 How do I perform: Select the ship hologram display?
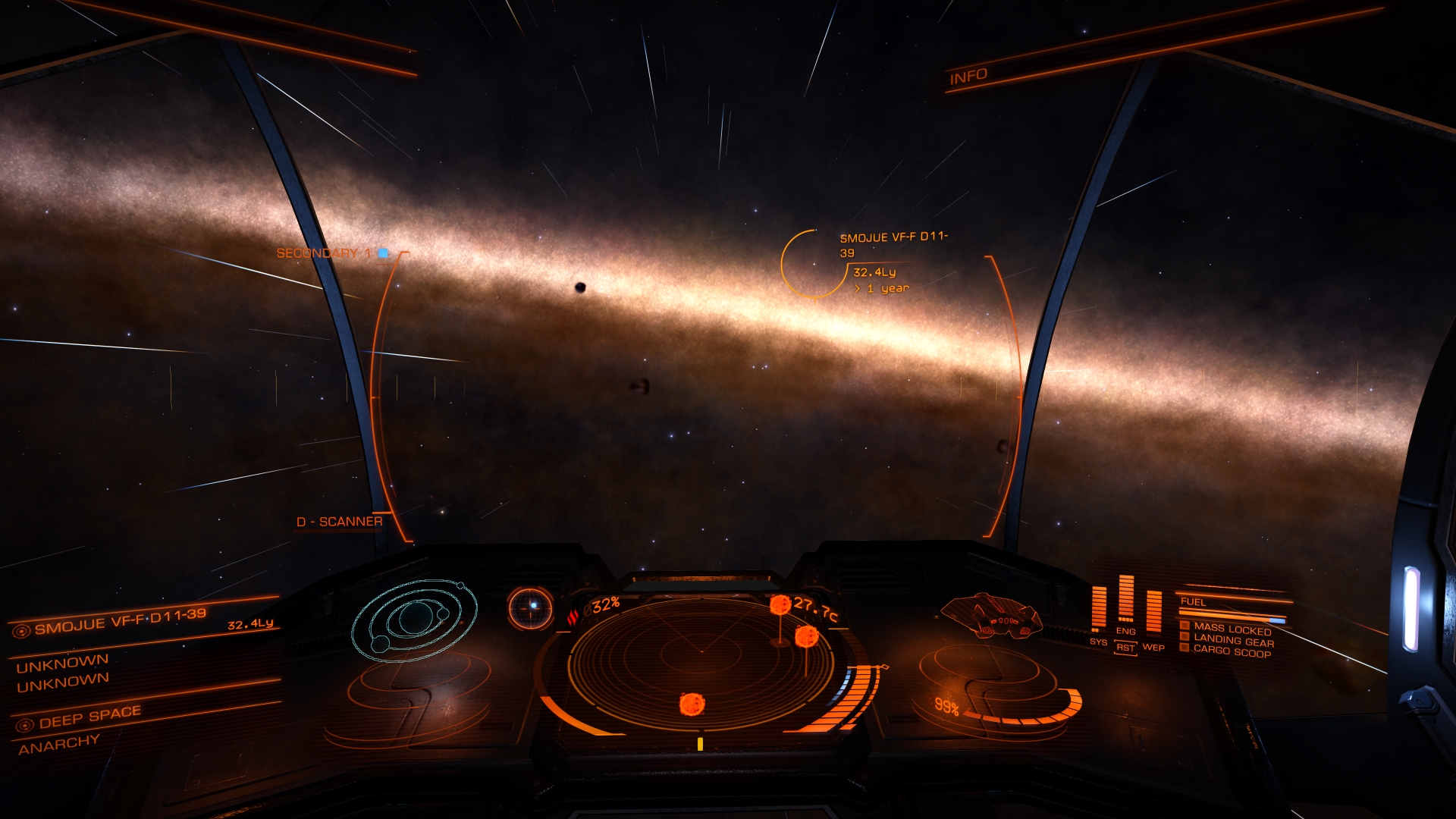991,615
